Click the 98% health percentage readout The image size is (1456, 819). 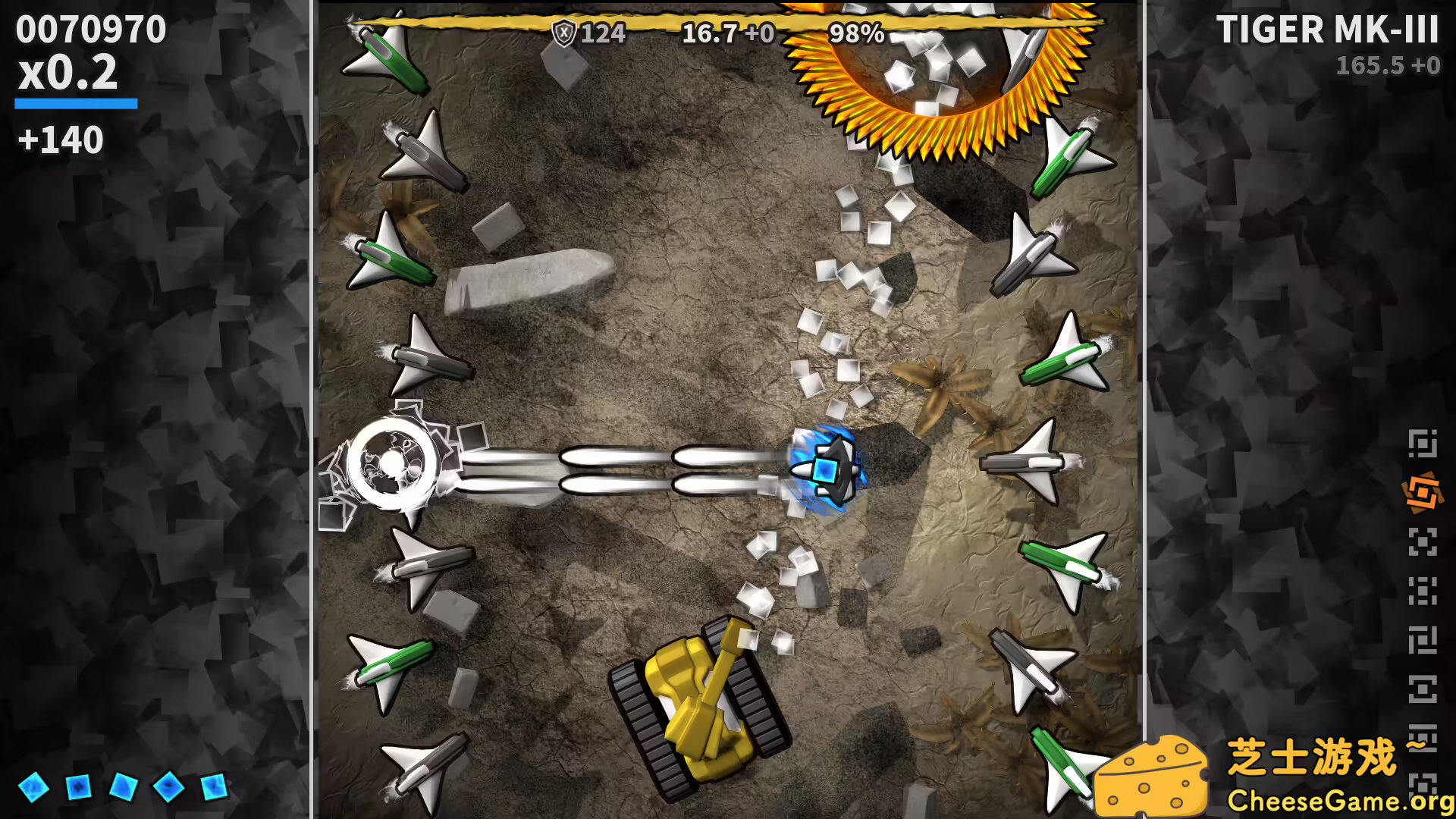855,33
